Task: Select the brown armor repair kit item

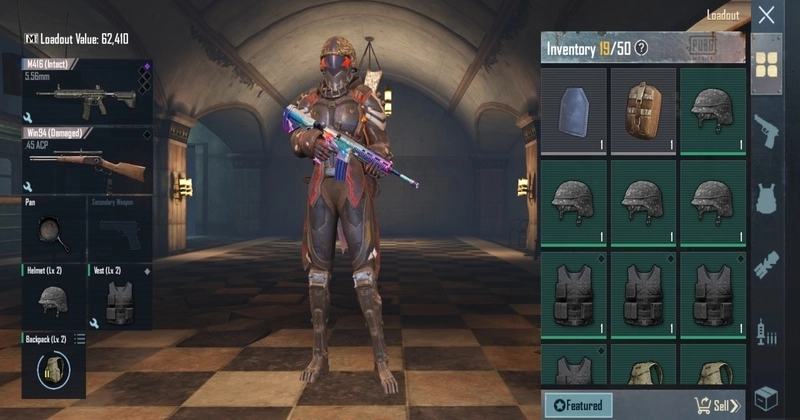Action: click(x=644, y=108)
